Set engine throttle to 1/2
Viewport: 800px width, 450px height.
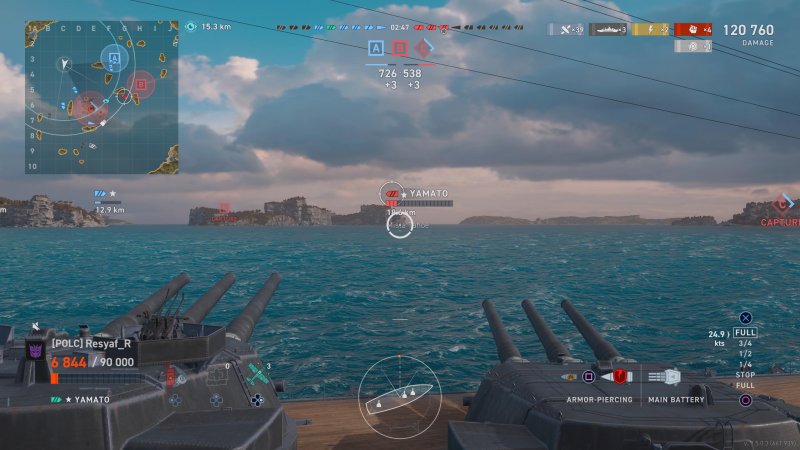coord(745,354)
